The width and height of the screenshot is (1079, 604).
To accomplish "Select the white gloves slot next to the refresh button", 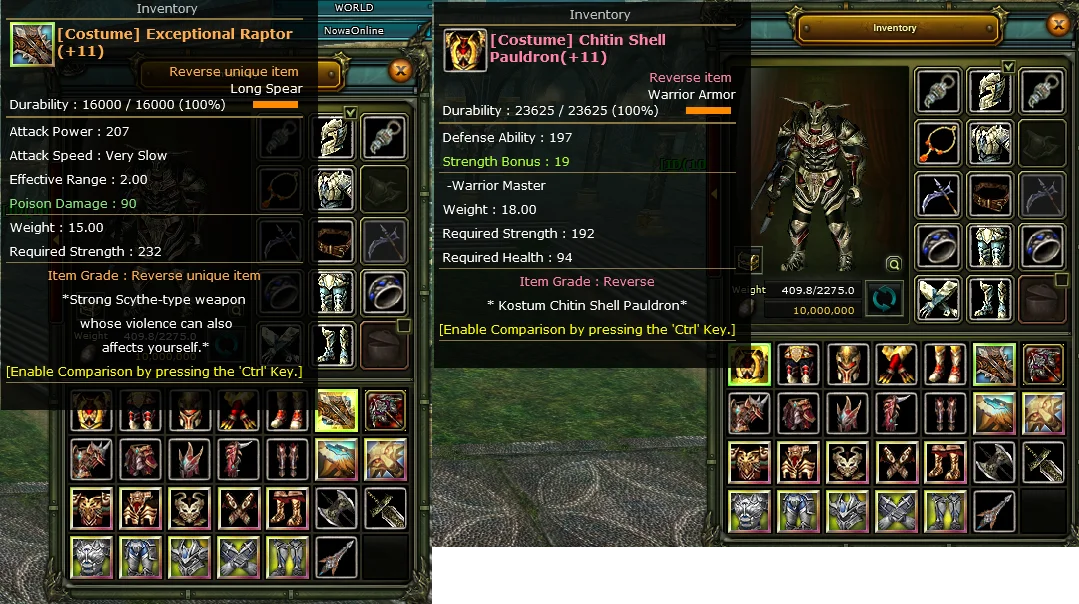I will [938, 298].
